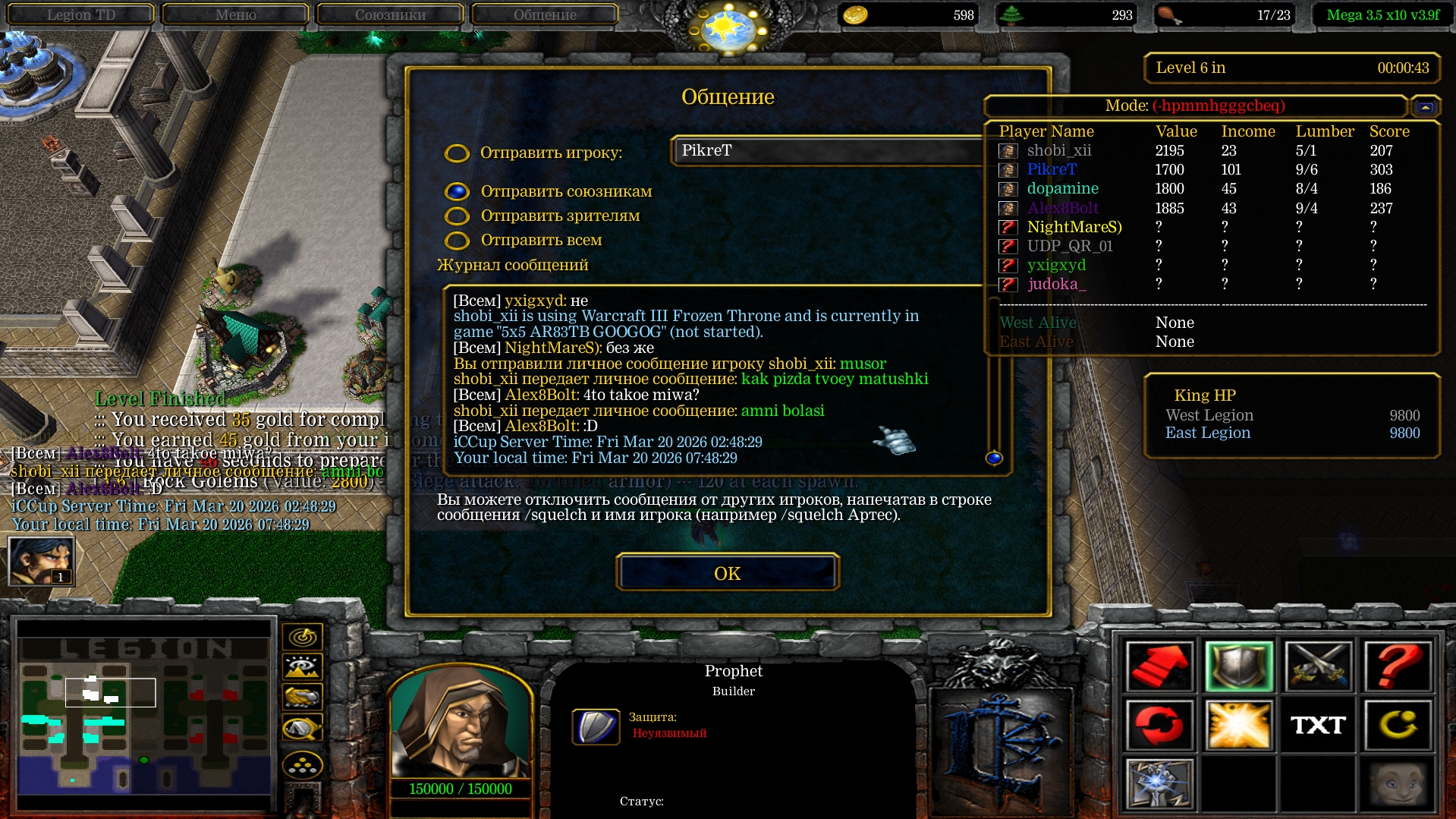Click the minimap signal ping button
Screen dimensions: 1456x819
pos(303,637)
